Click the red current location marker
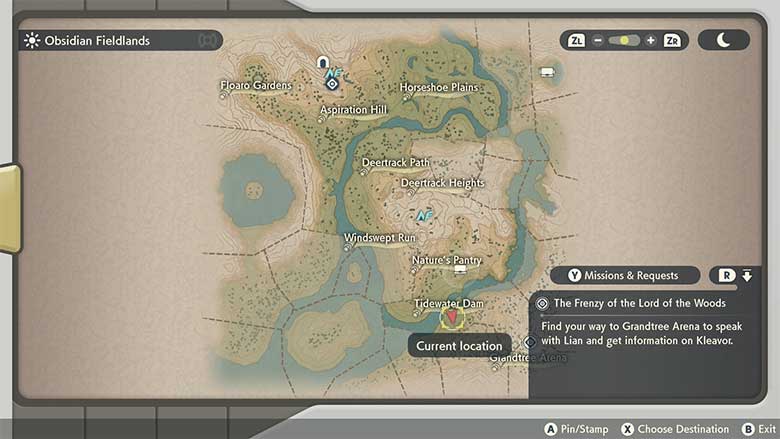Image resolution: width=780 pixels, height=439 pixels. coord(452,318)
